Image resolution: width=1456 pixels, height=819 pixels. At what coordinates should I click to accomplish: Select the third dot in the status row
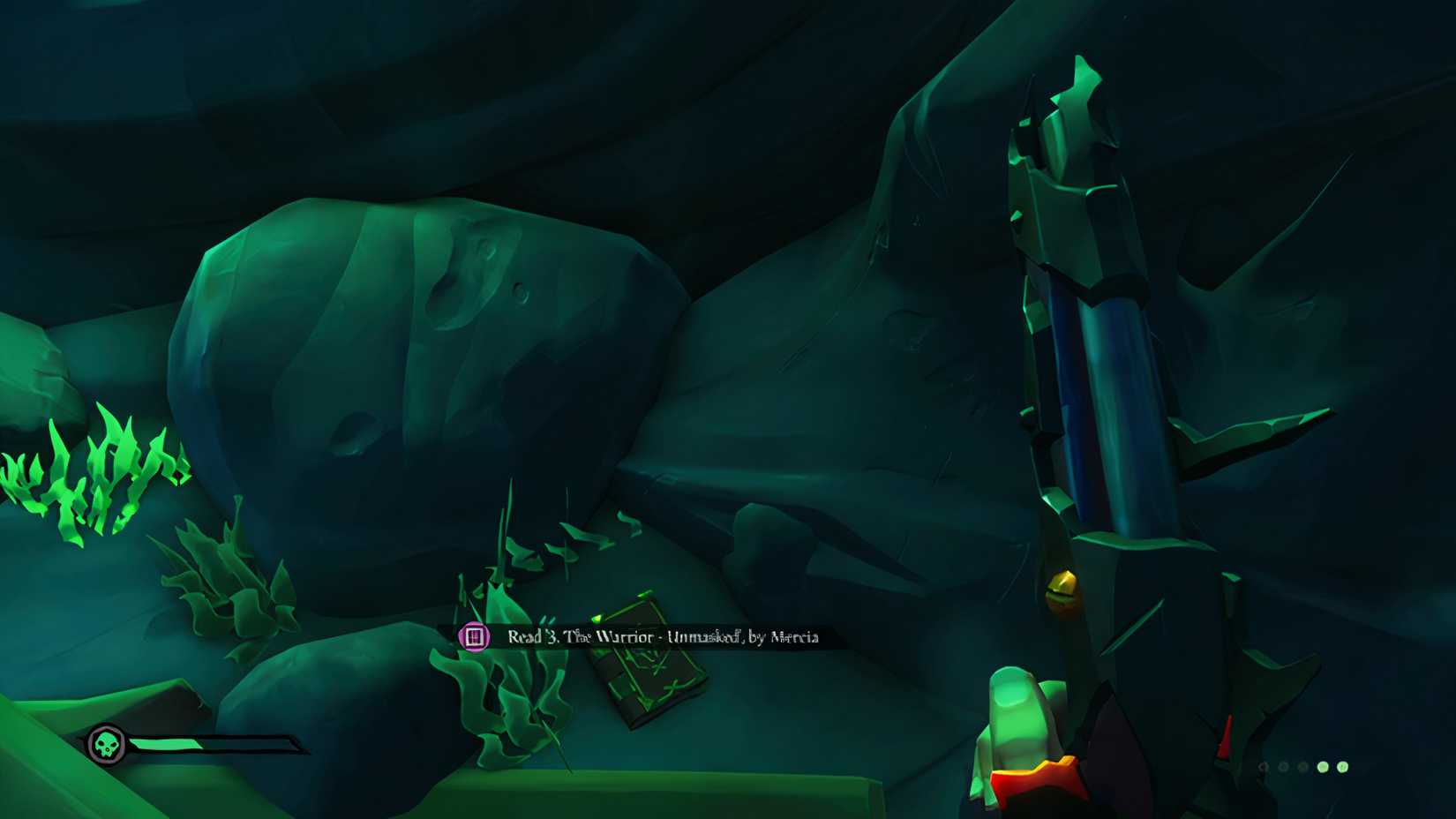(x=1302, y=767)
